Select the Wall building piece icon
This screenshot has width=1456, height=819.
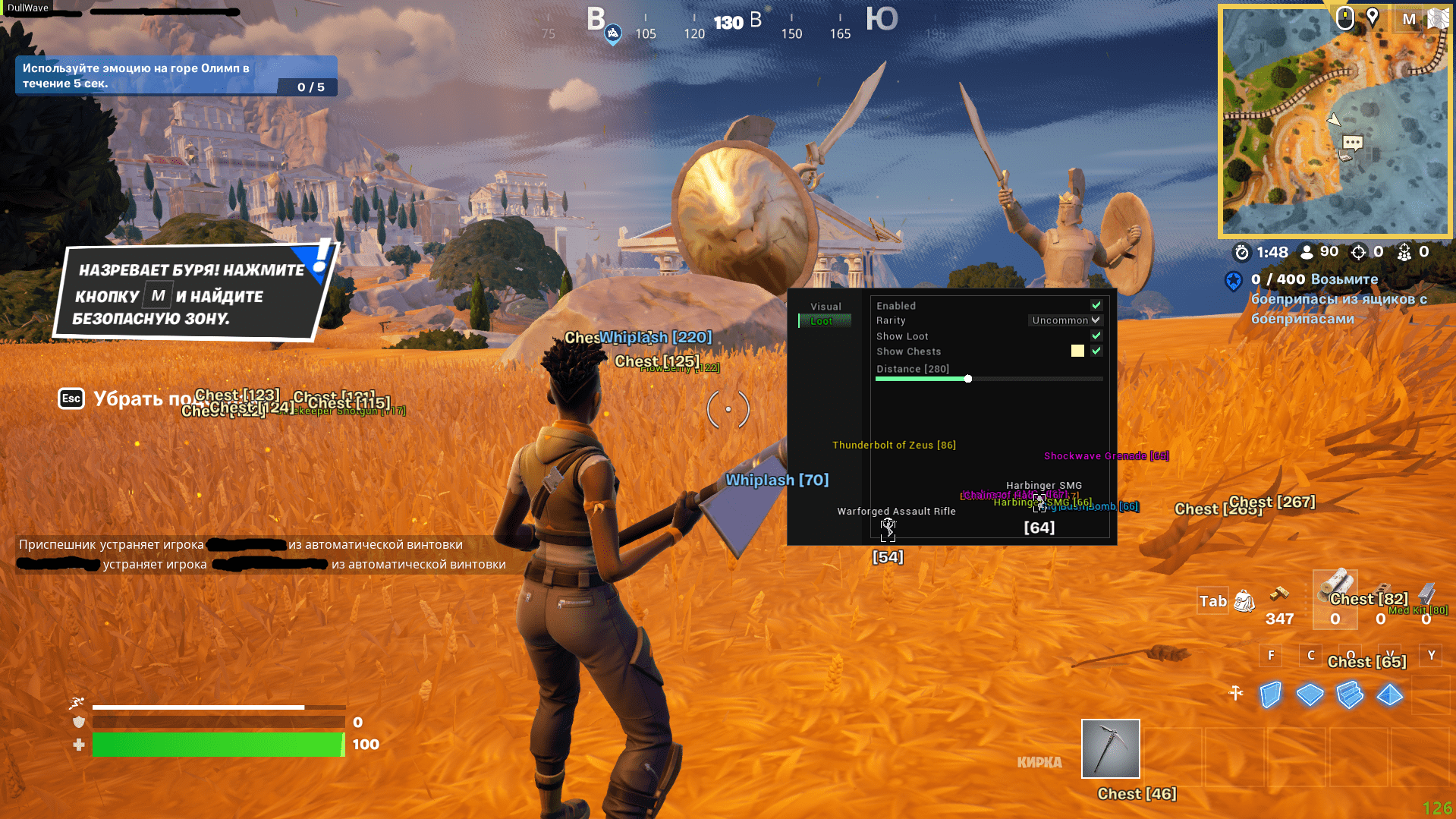(1270, 695)
